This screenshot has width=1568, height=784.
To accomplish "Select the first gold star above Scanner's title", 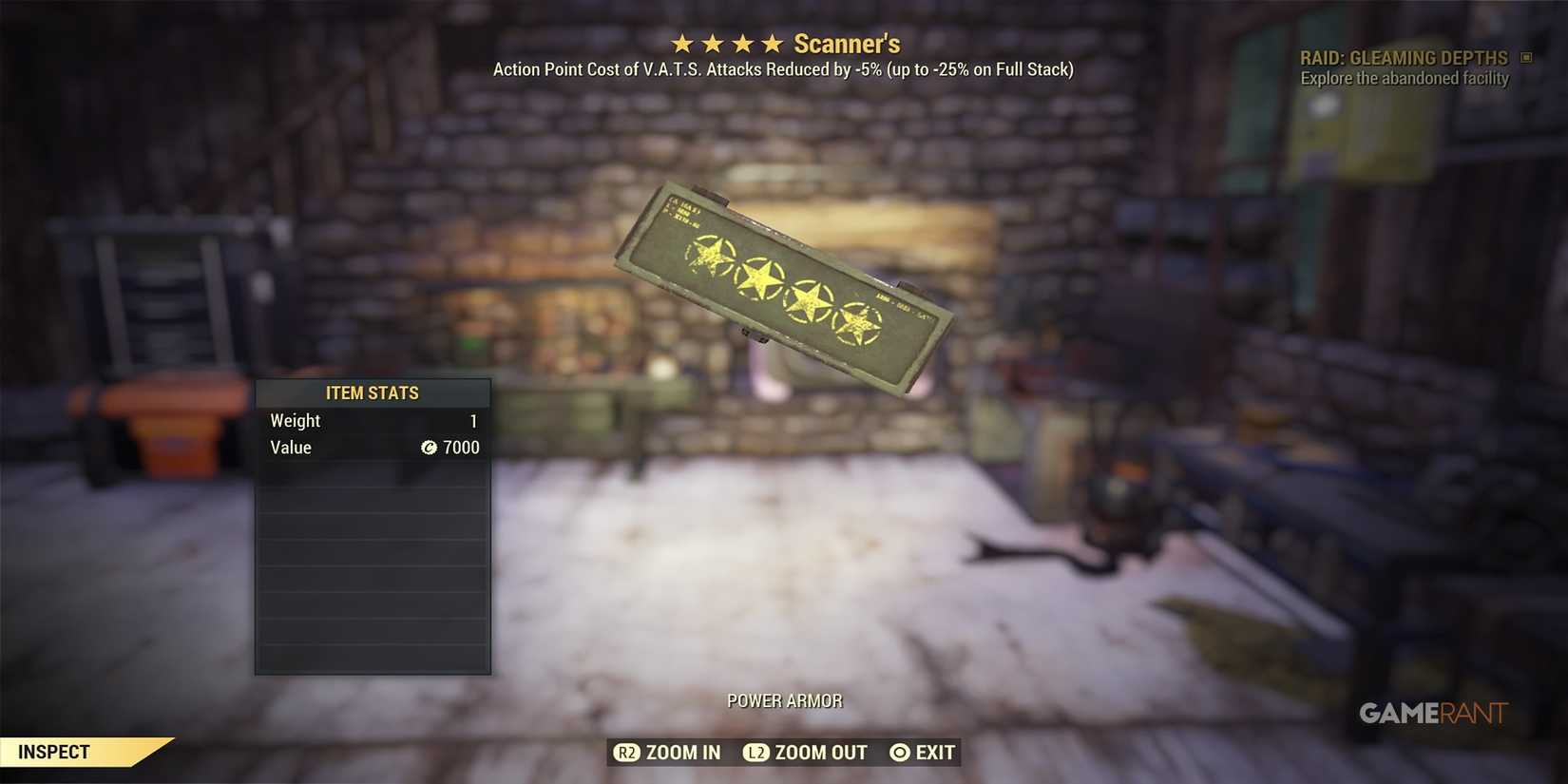I will (x=681, y=42).
